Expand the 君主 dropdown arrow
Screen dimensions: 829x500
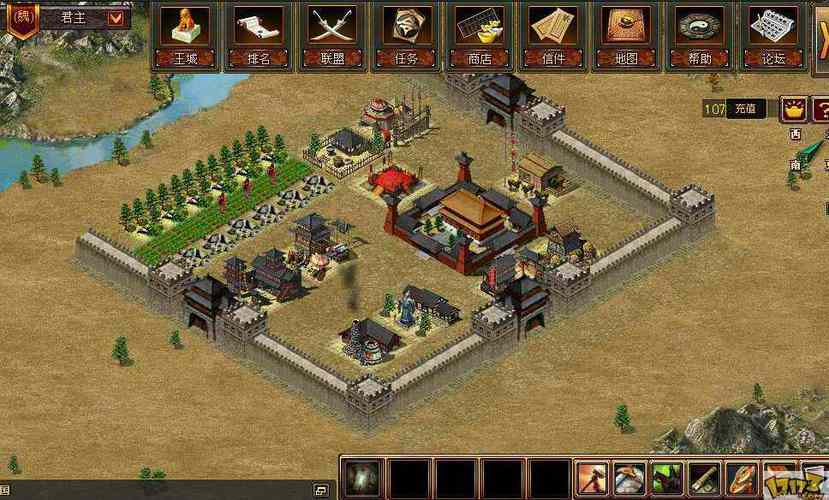click(x=115, y=17)
